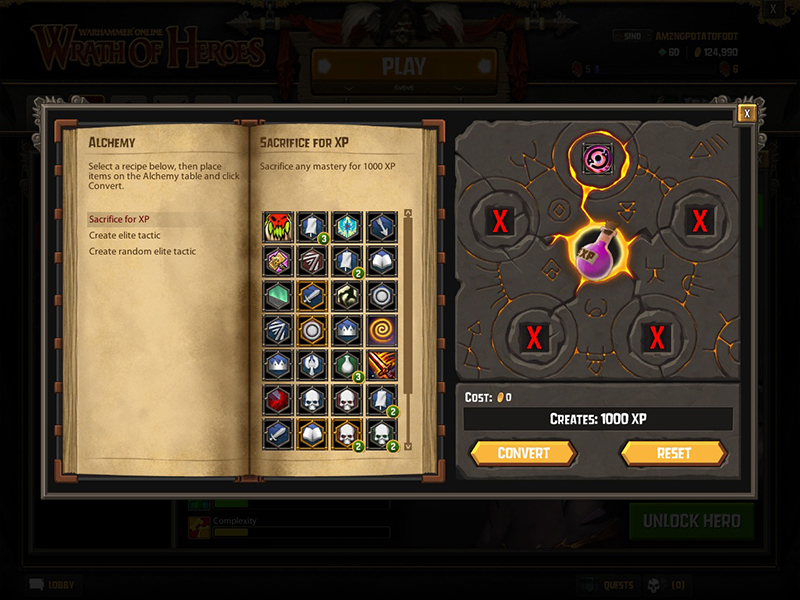The width and height of the screenshot is (800, 600).
Task: Click the scrollbar down arrow of the mastery list
Action: coord(407,446)
